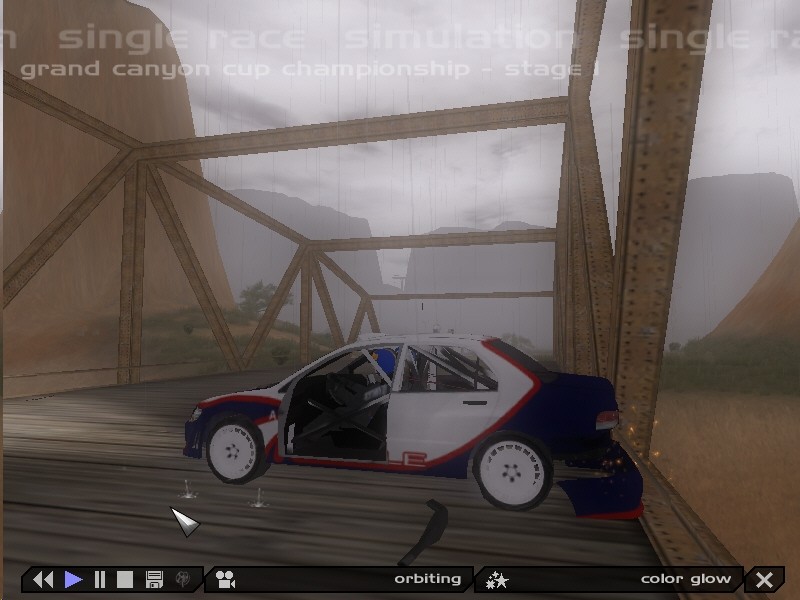Image resolution: width=800 pixels, height=600 pixels.
Task: Play the replay
Action: pyautogui.click(x=74, y=579)
